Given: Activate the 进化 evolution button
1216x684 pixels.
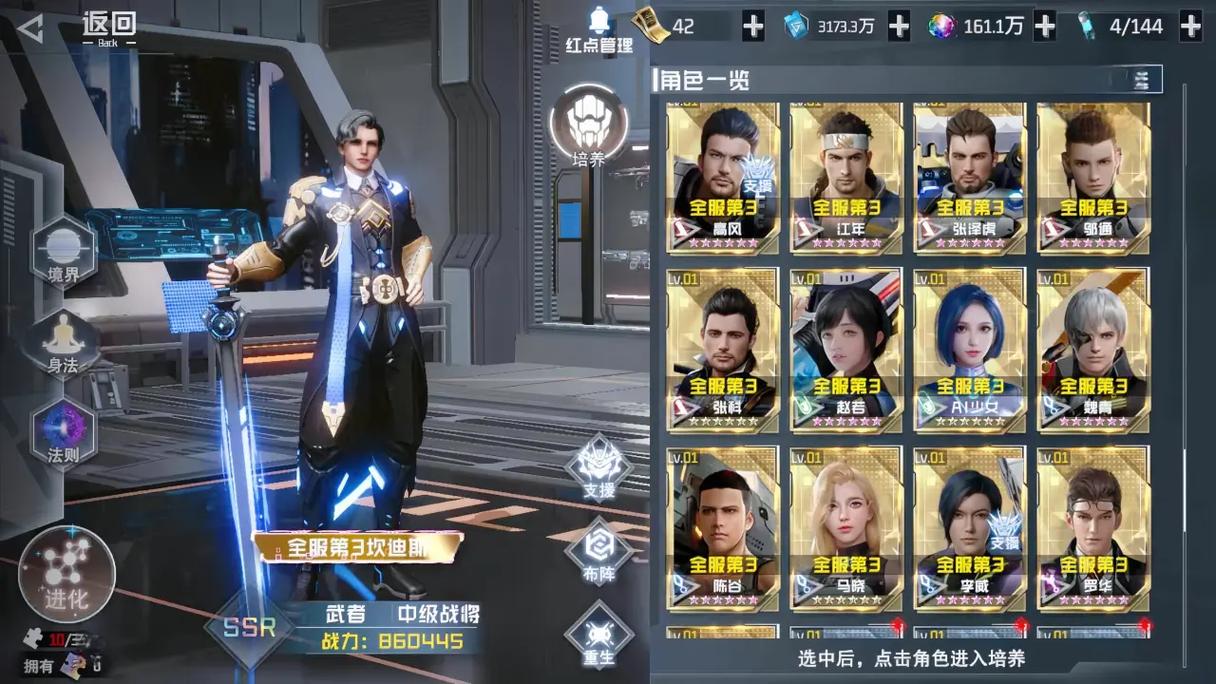Looking at the screenshot, I should [x=67, y=572].
